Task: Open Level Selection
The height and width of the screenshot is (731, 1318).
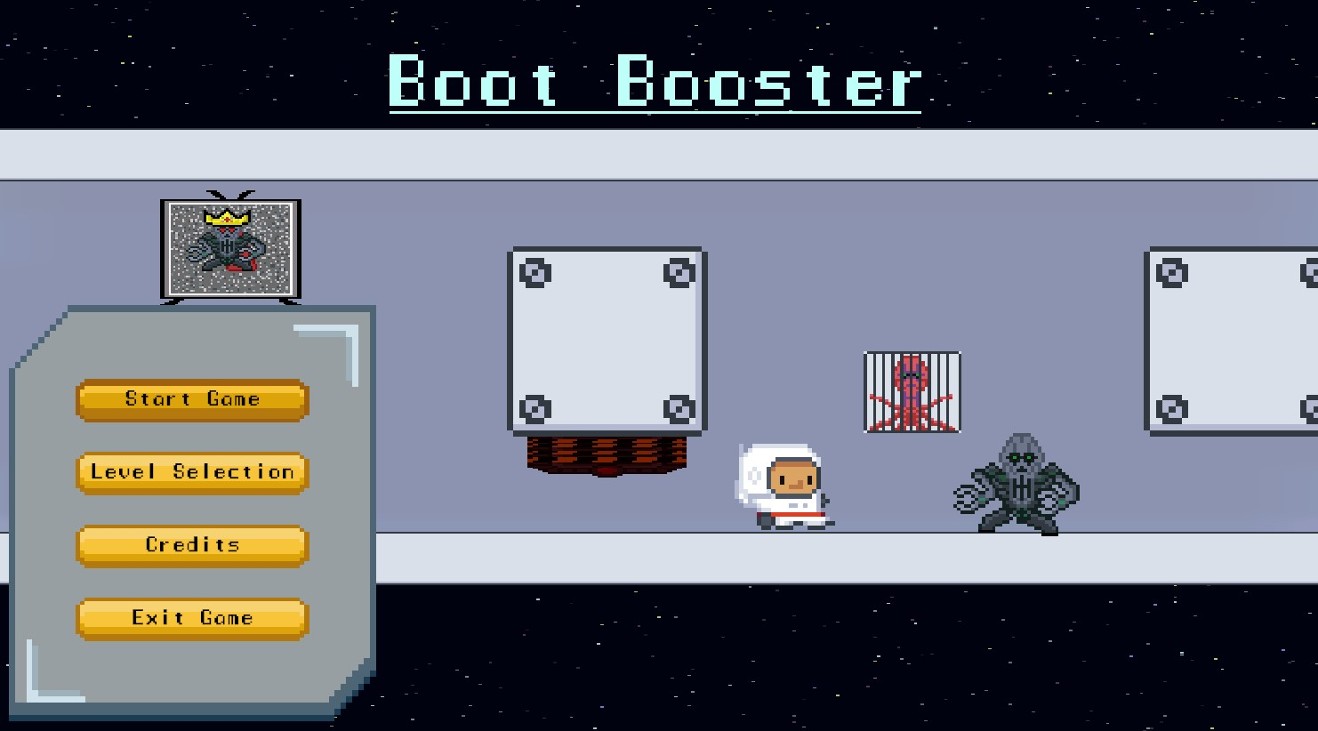Action: (191, 472)
